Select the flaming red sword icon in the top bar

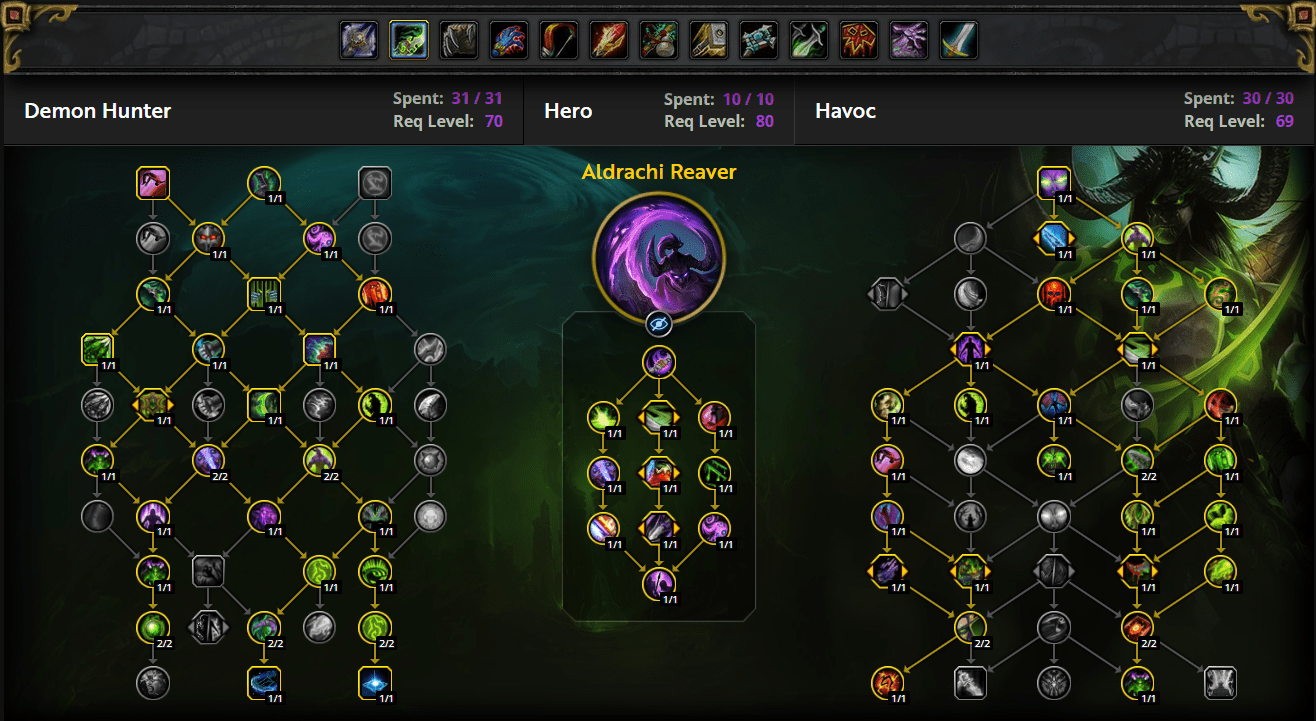pyautogui.click(x=608, y=40)
